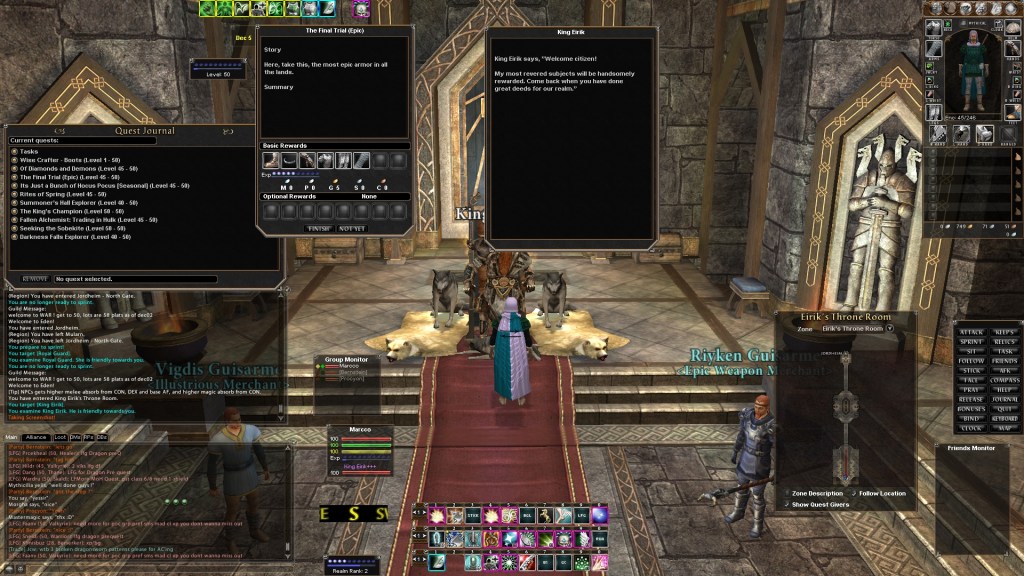Click the NOT YET button

(x=351, y=228)
